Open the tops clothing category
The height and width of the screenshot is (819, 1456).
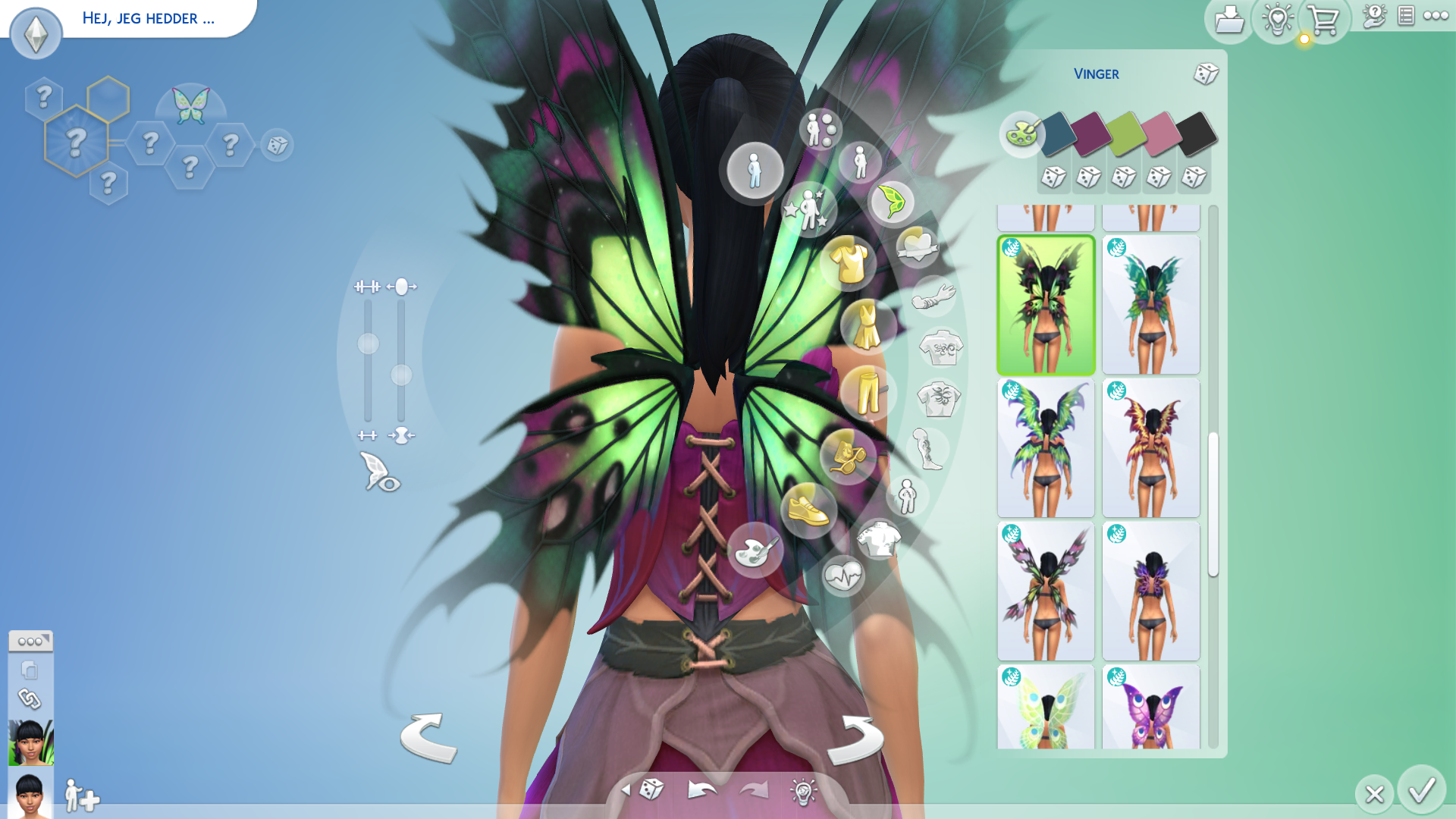849,263
